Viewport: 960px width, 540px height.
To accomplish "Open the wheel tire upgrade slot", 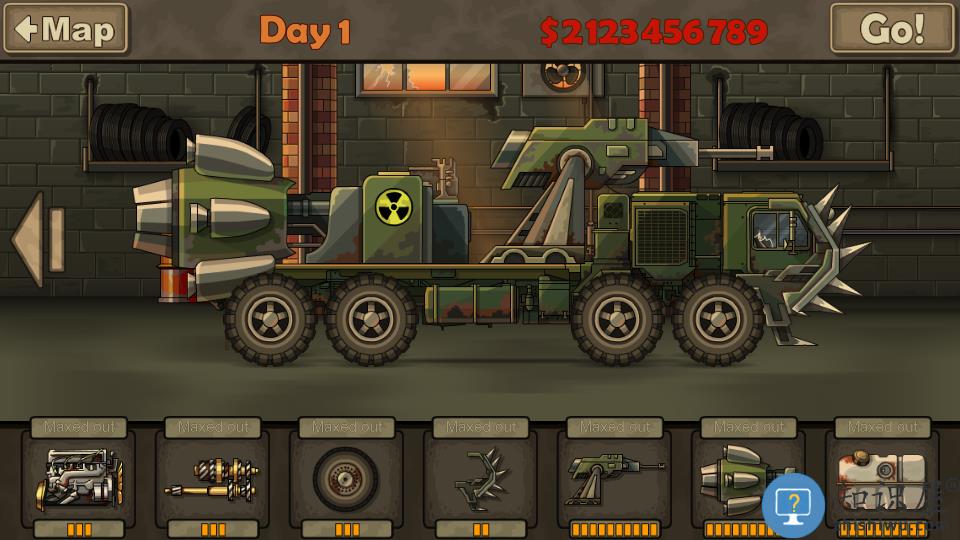I will click(346, 479).
